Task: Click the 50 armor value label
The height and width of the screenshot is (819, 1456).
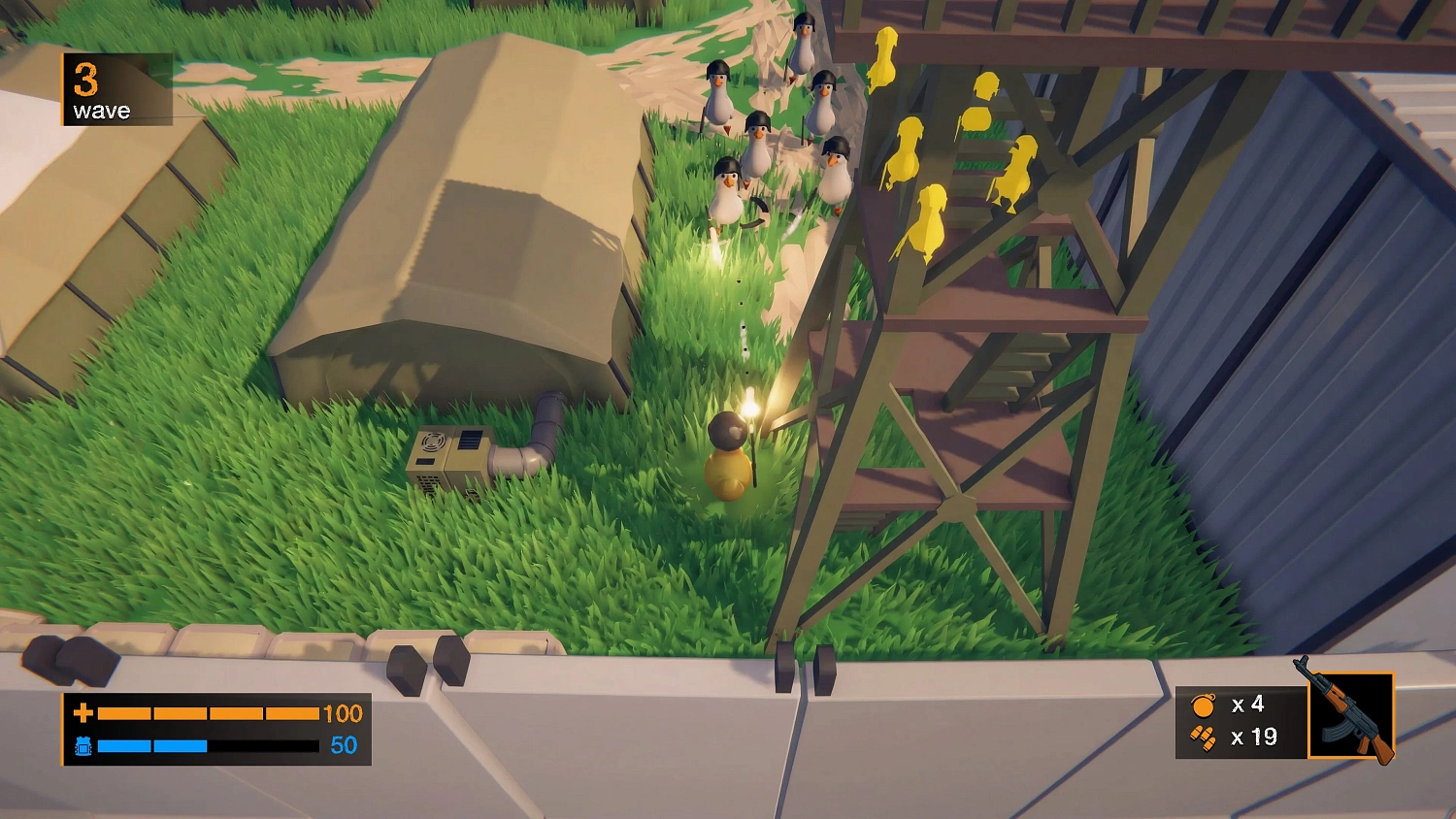Action: click(342, 747)
